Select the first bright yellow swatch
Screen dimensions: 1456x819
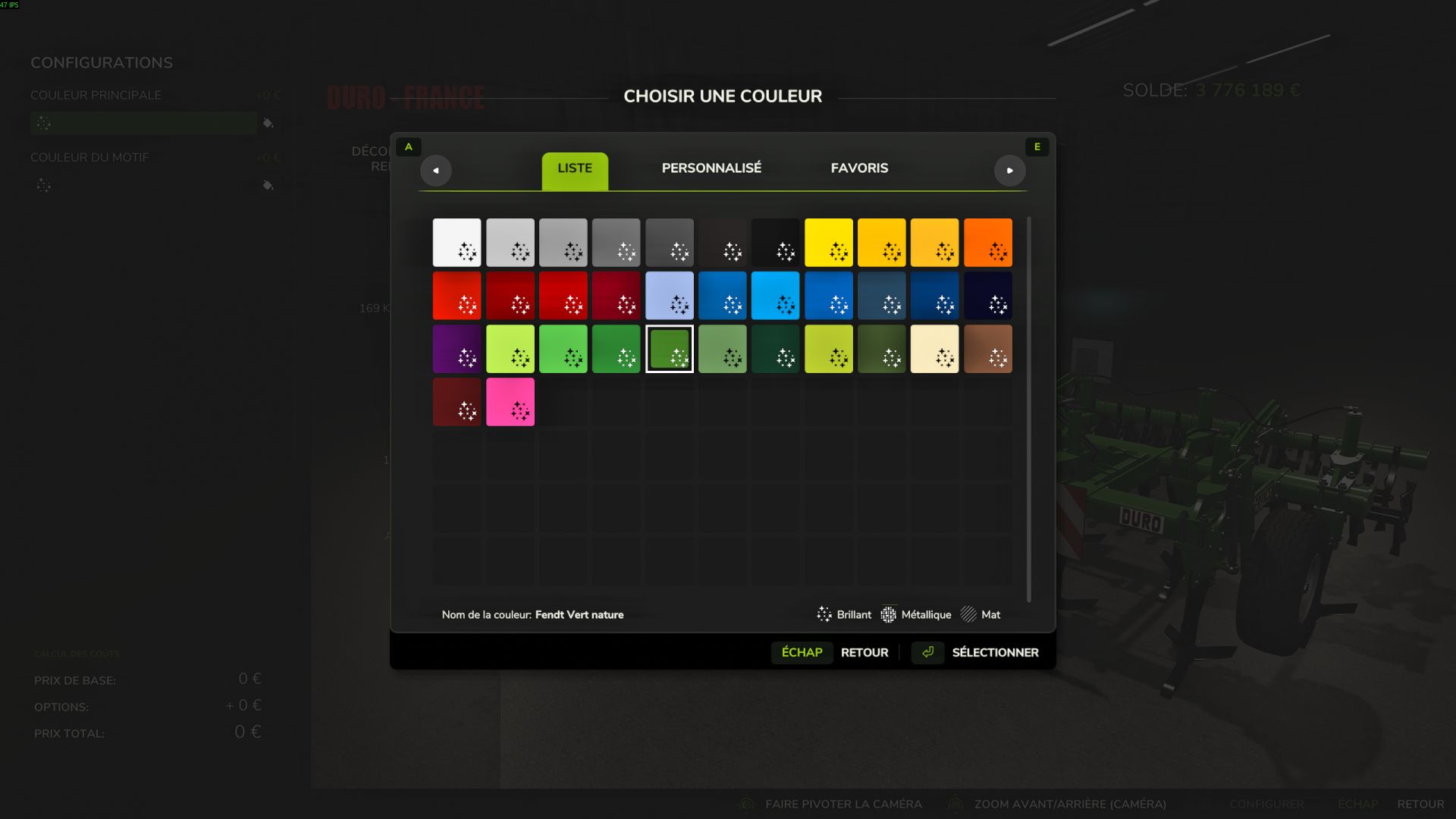coord(828,243)
